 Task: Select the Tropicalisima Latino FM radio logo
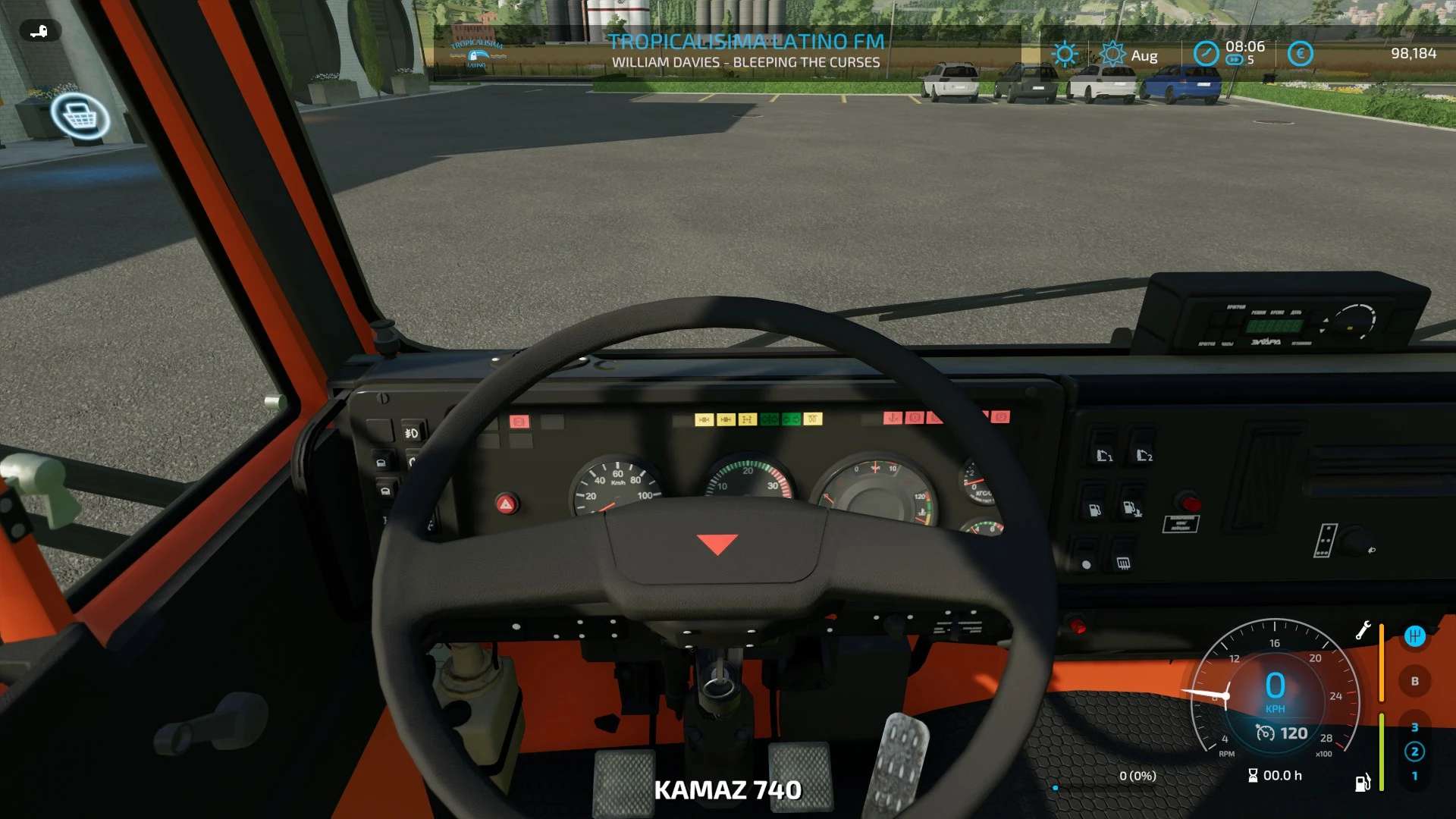click(x=477, y=53)
